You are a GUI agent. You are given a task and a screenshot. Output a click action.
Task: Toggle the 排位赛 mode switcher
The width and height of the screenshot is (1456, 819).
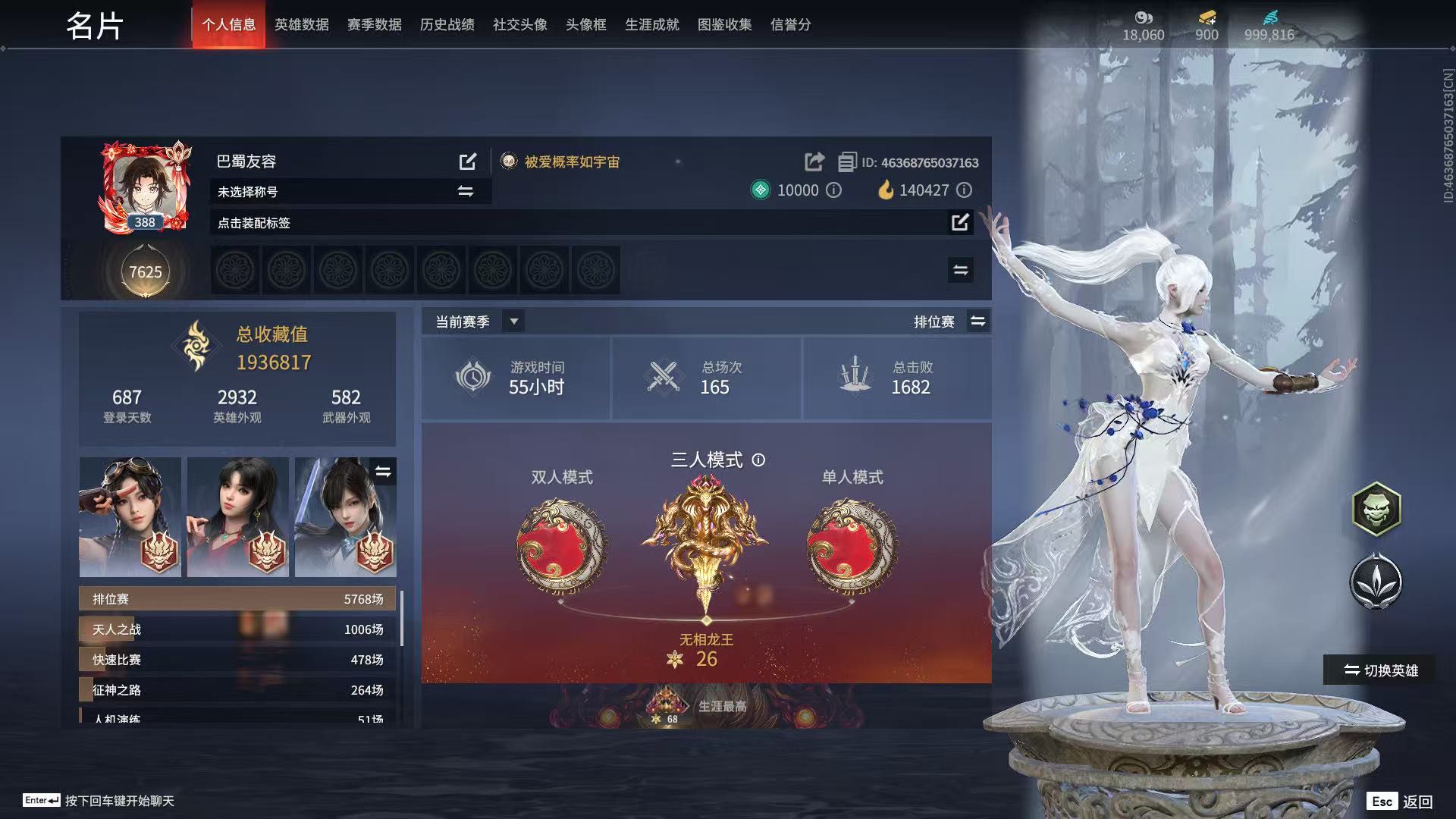click(x=977, y=322)
